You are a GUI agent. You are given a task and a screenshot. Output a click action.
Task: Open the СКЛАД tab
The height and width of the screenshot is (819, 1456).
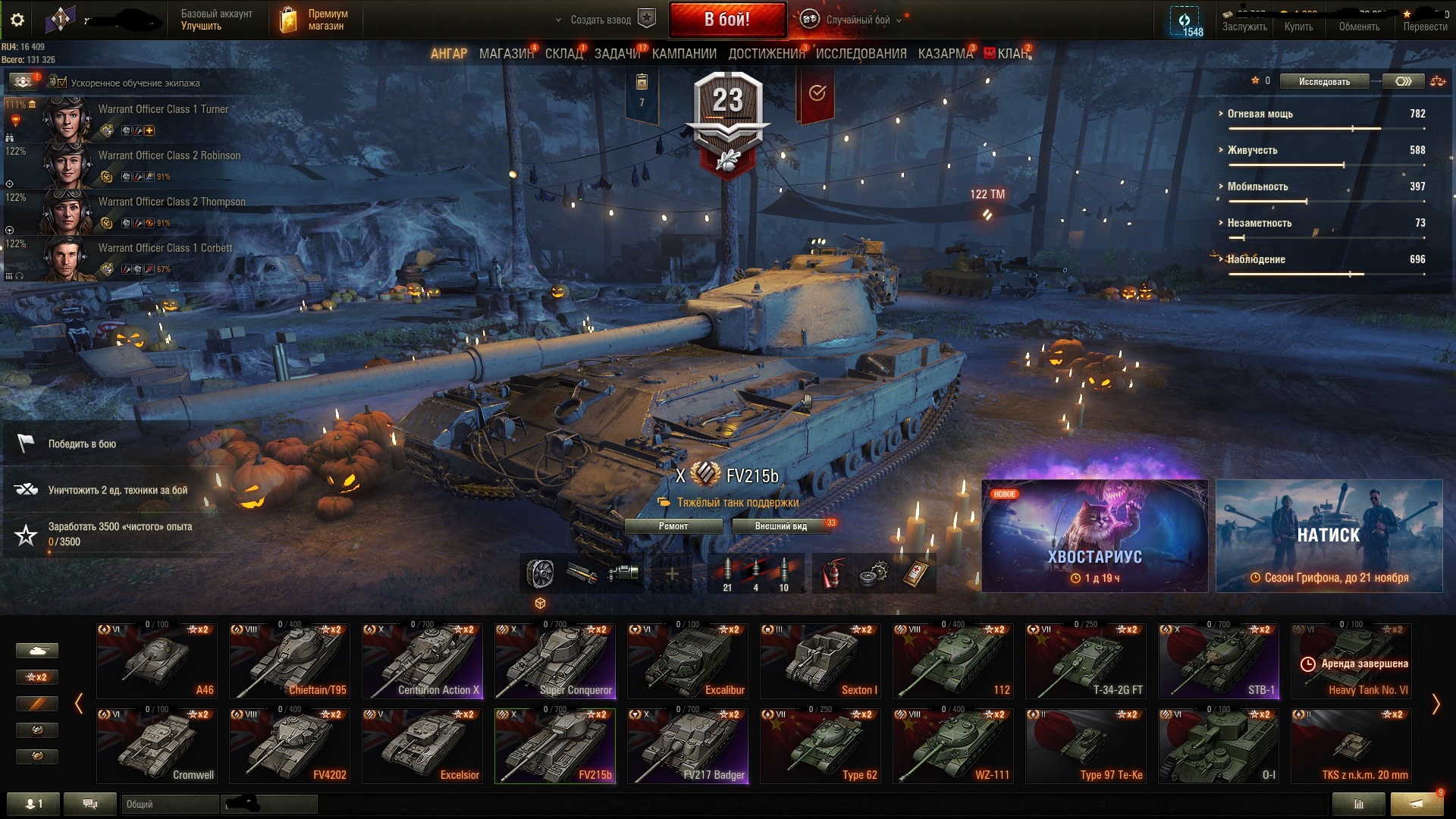[x=563, y=54]
